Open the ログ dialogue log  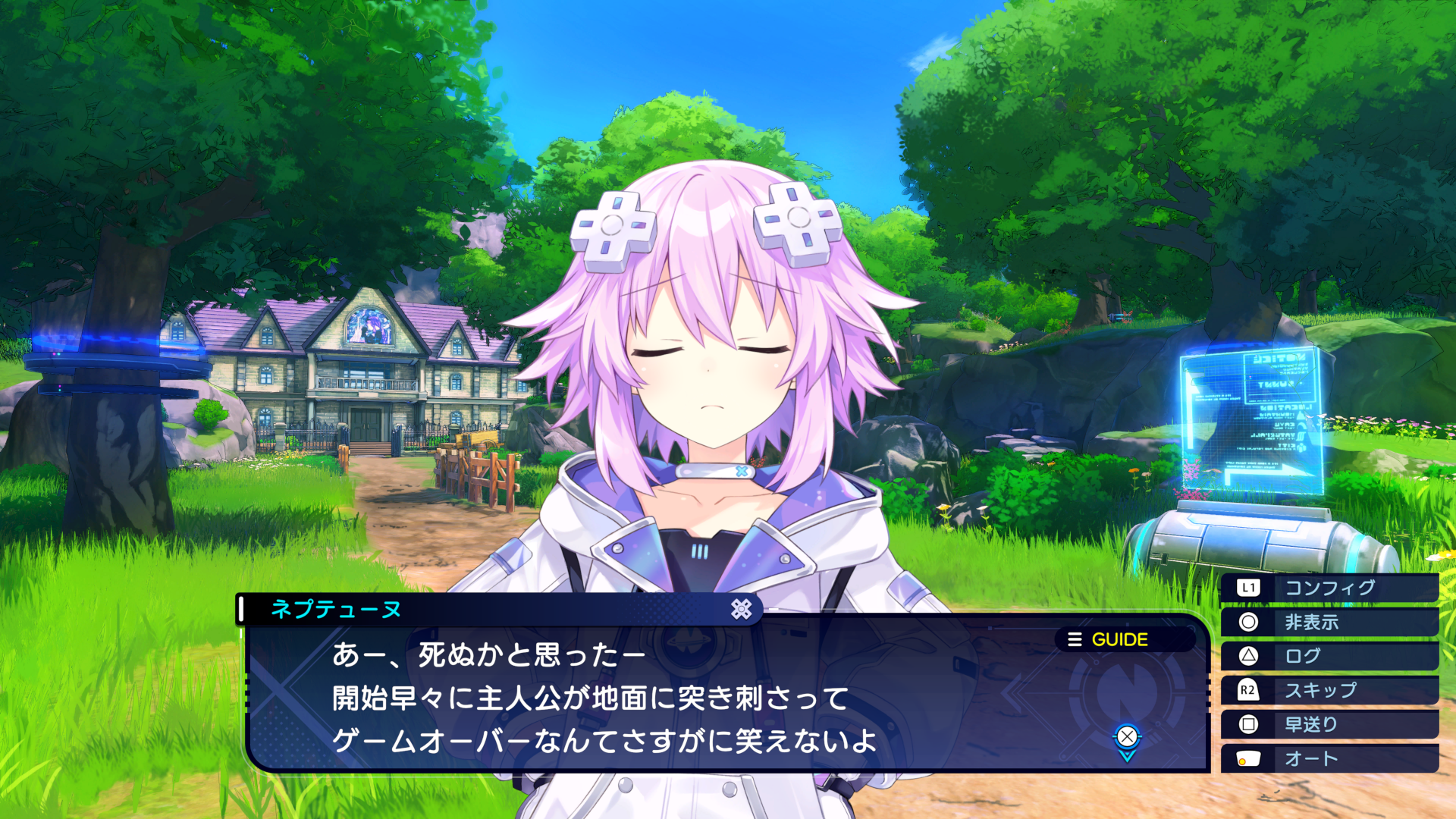1329,657
